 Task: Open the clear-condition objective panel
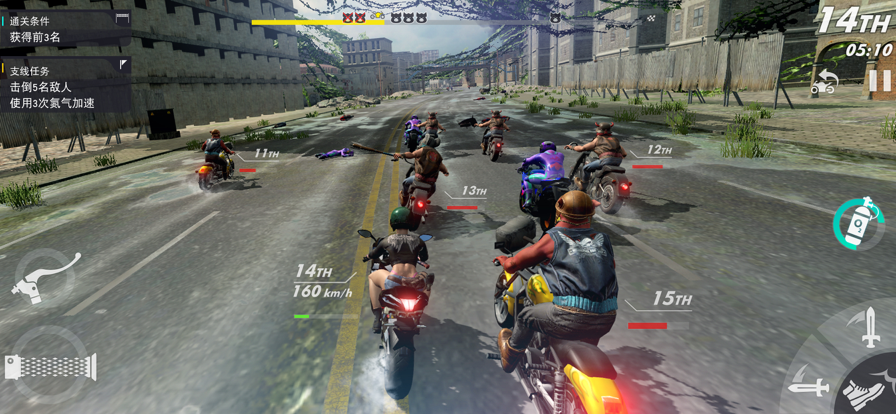tap(66, 28)
